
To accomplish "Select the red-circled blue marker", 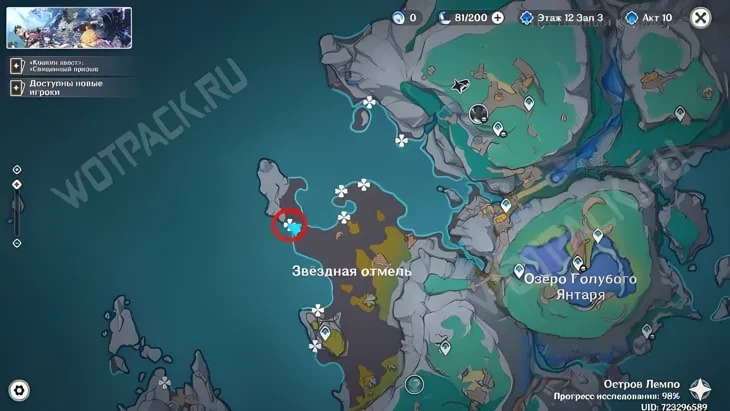I will [x=291, y=226].
